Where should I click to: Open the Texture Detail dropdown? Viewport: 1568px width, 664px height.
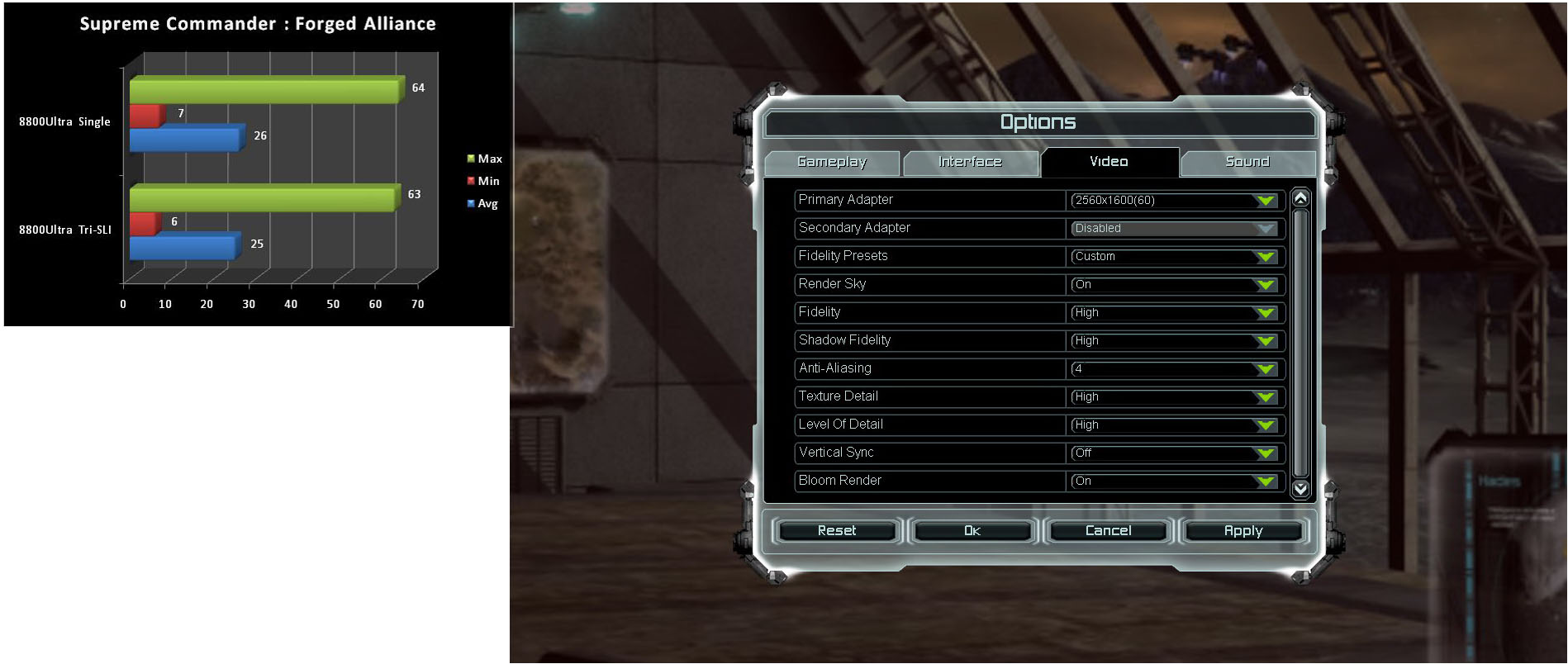[x=1174, y=397]
